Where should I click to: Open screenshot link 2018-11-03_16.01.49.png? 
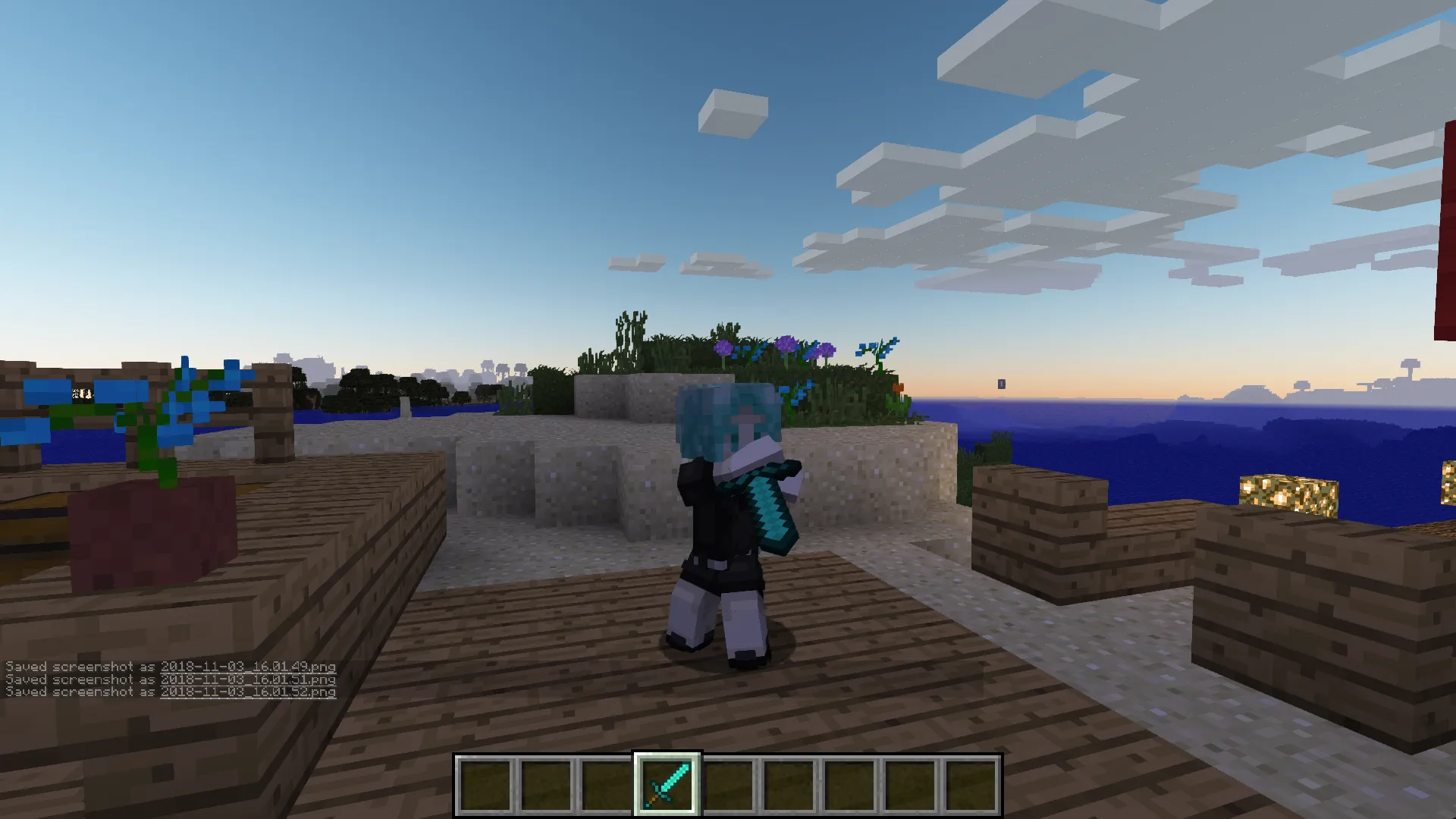tap(248, 665)
